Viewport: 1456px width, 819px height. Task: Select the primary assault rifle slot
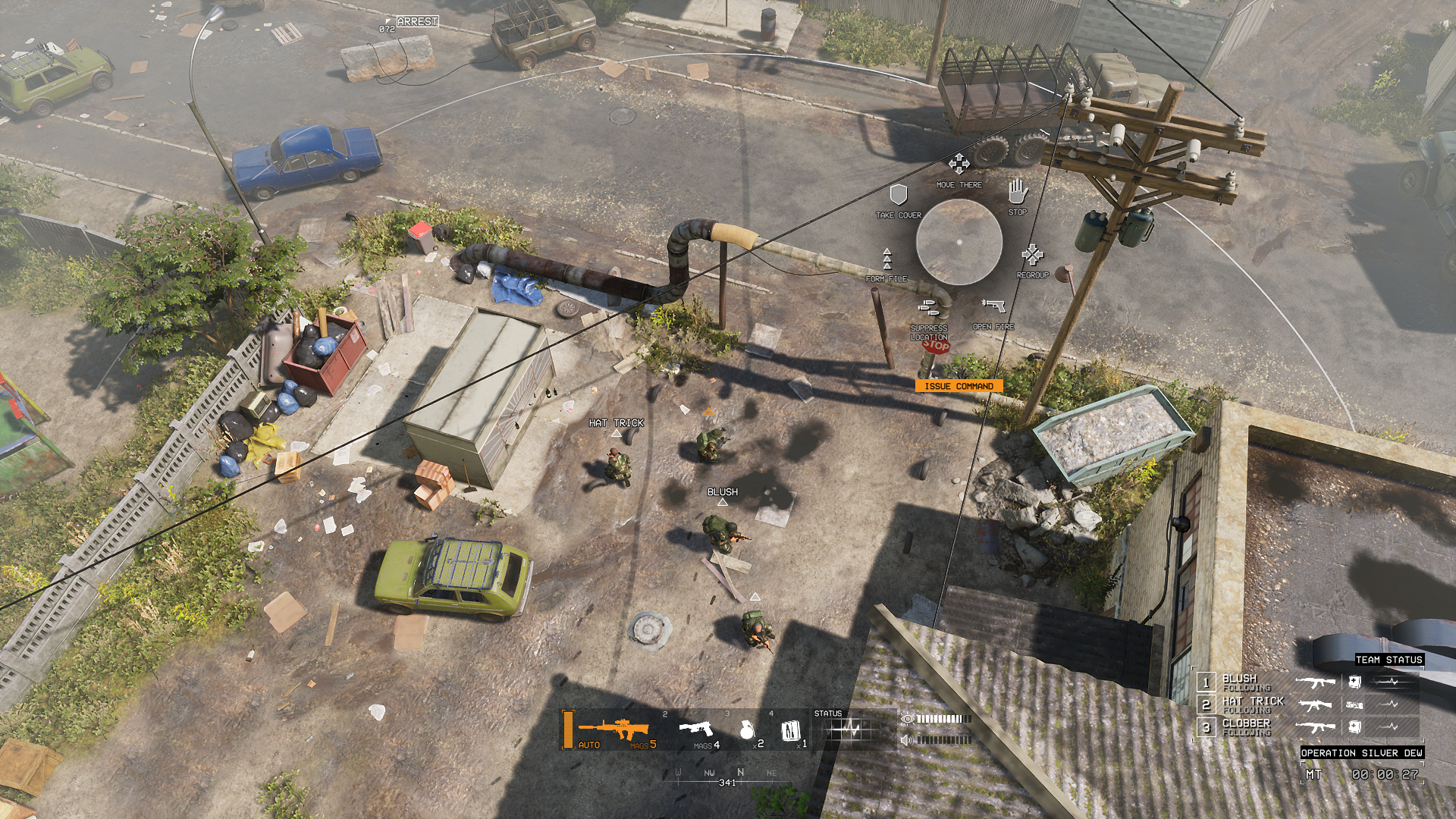click(613, 730)
